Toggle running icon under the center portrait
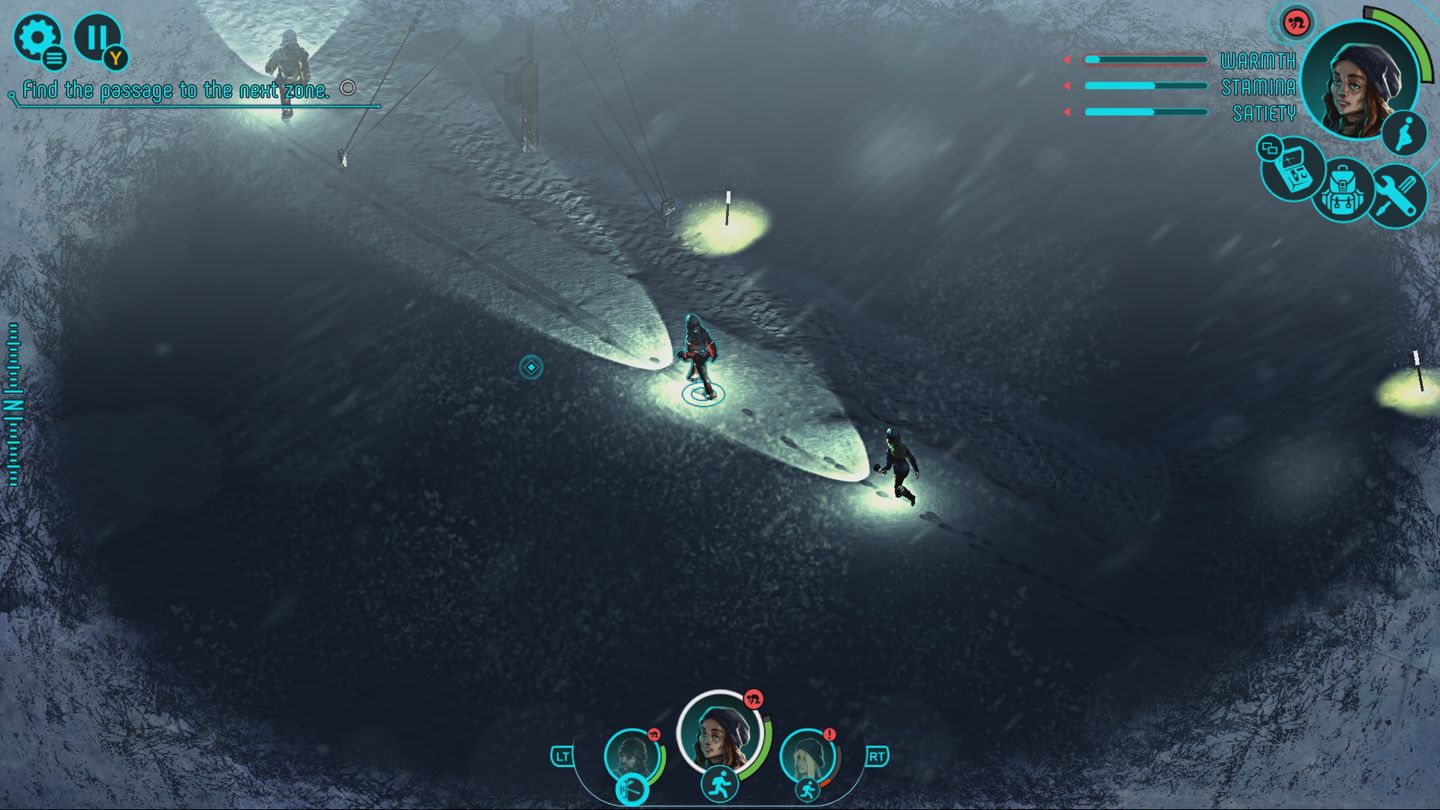Image resolution: width=1440 pixels, height=810 pixels. 719,784
